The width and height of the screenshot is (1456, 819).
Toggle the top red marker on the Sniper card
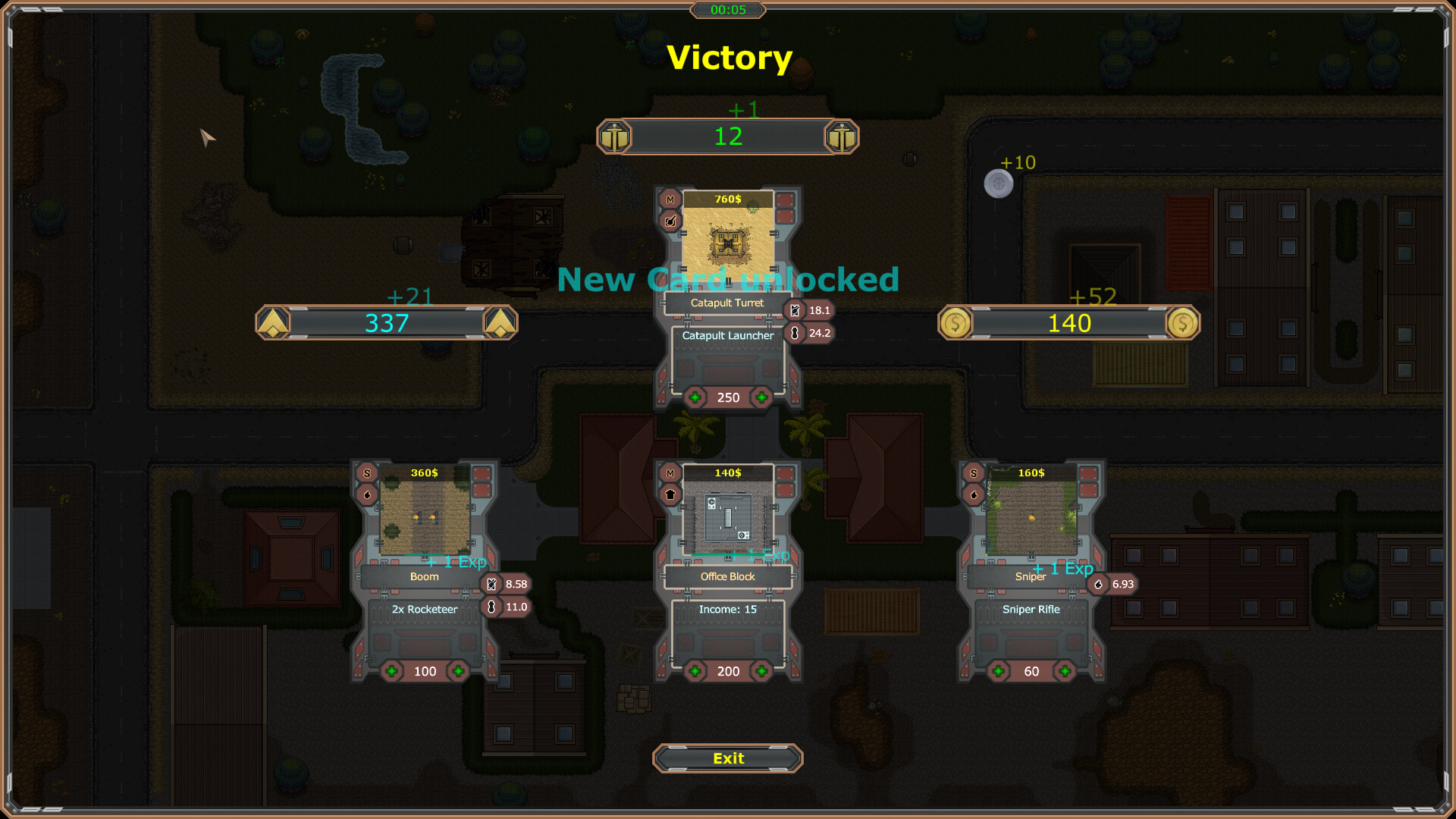click(x=1087, y=473)
